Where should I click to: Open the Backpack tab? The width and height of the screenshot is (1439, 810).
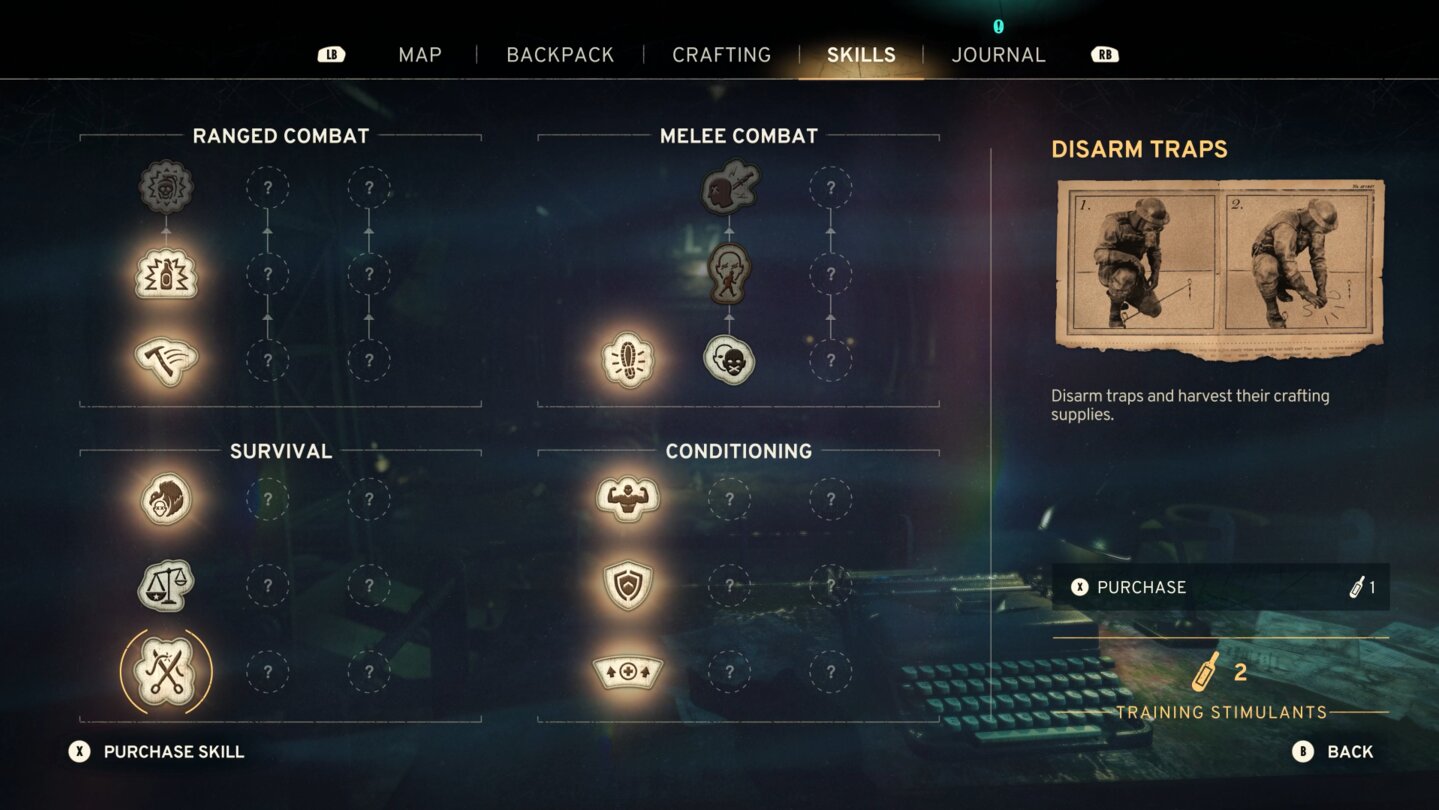[560, 55]
